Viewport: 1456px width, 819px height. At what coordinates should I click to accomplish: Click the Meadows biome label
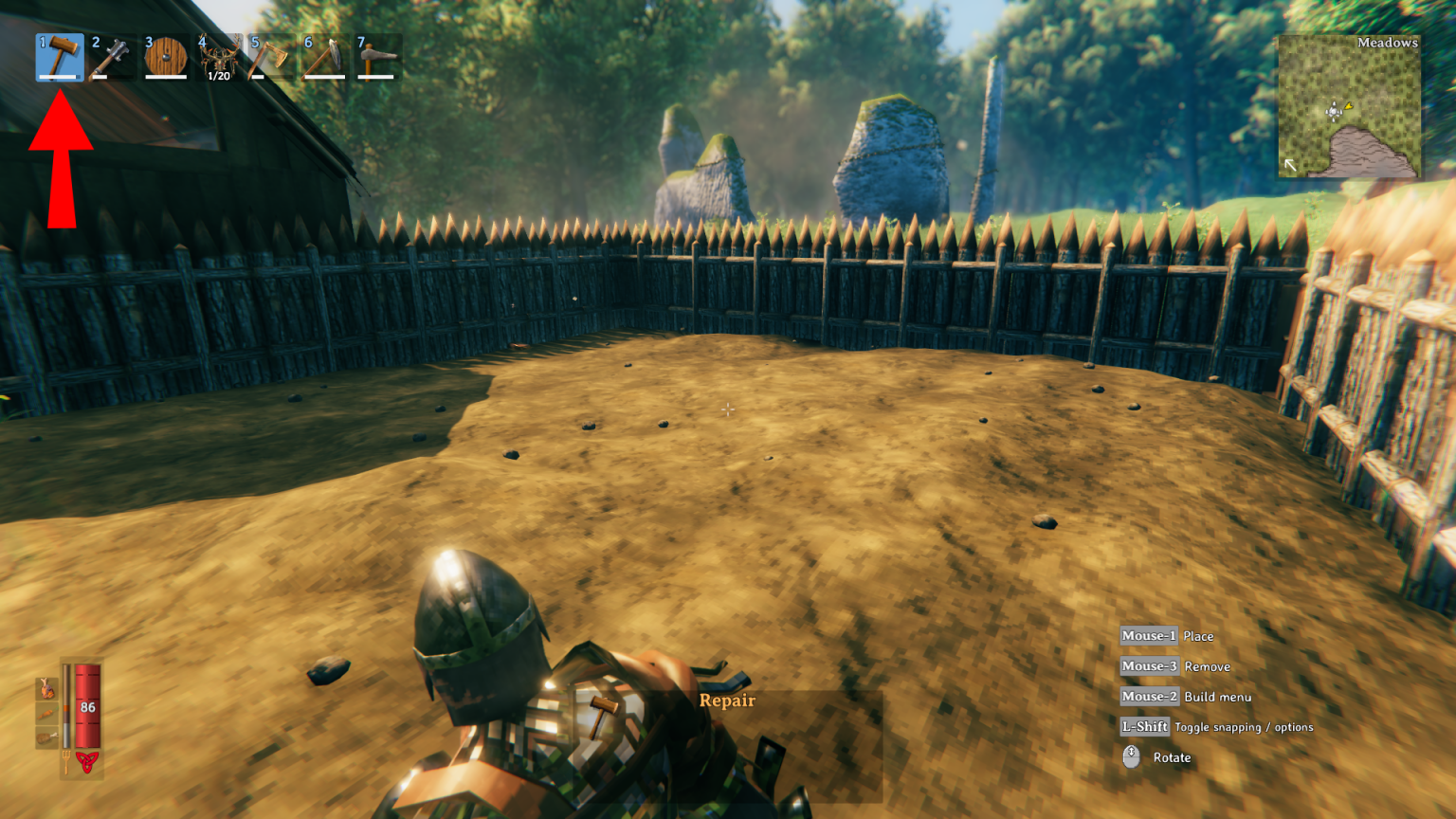1387,43
